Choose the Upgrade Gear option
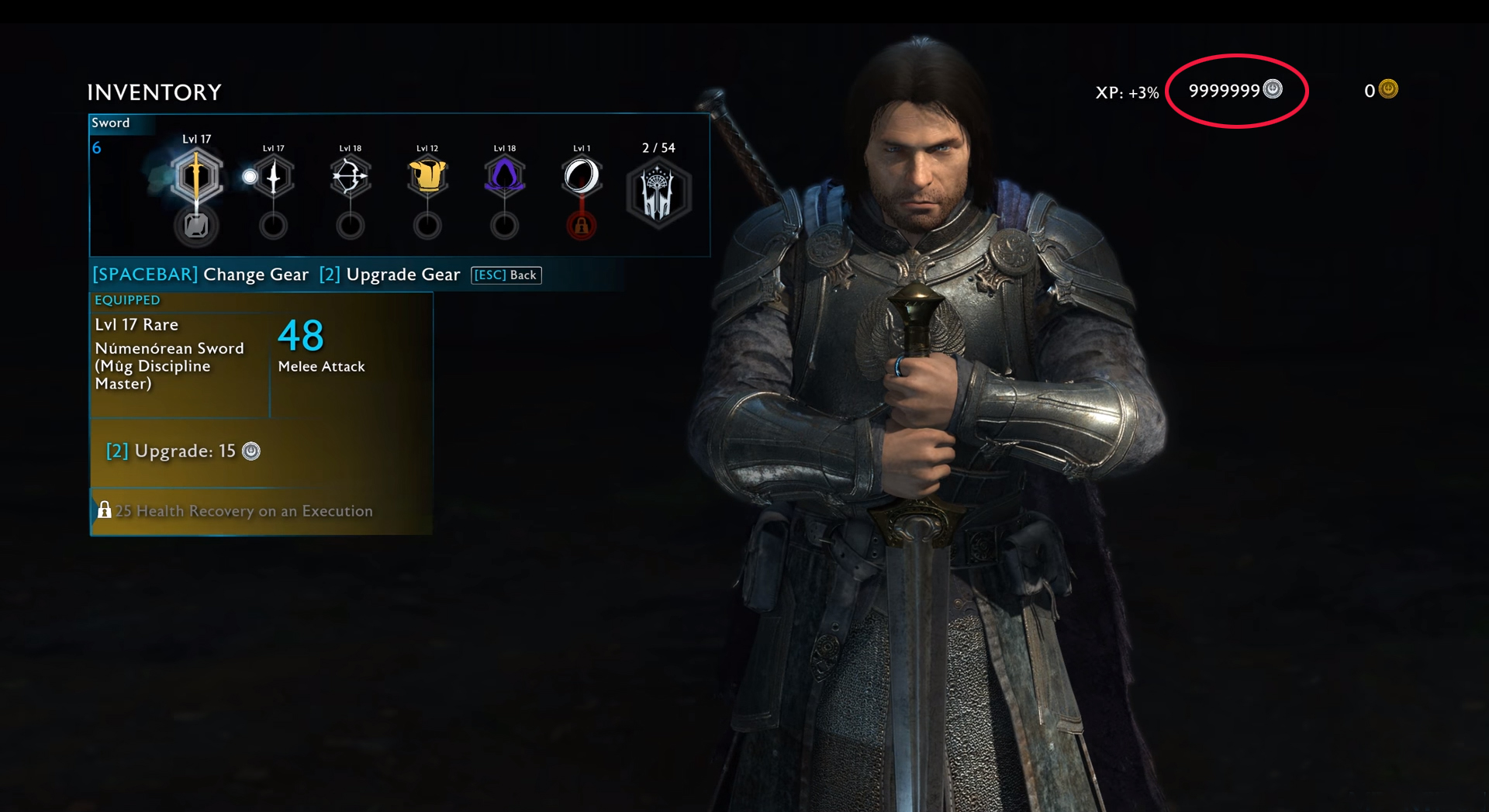This screenshot has width=1489, height=812. 389,275
